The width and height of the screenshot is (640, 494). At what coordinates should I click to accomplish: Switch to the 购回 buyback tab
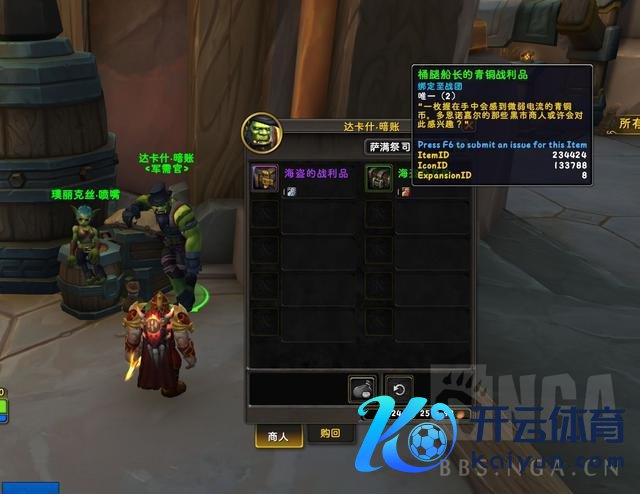coord(317,435)
